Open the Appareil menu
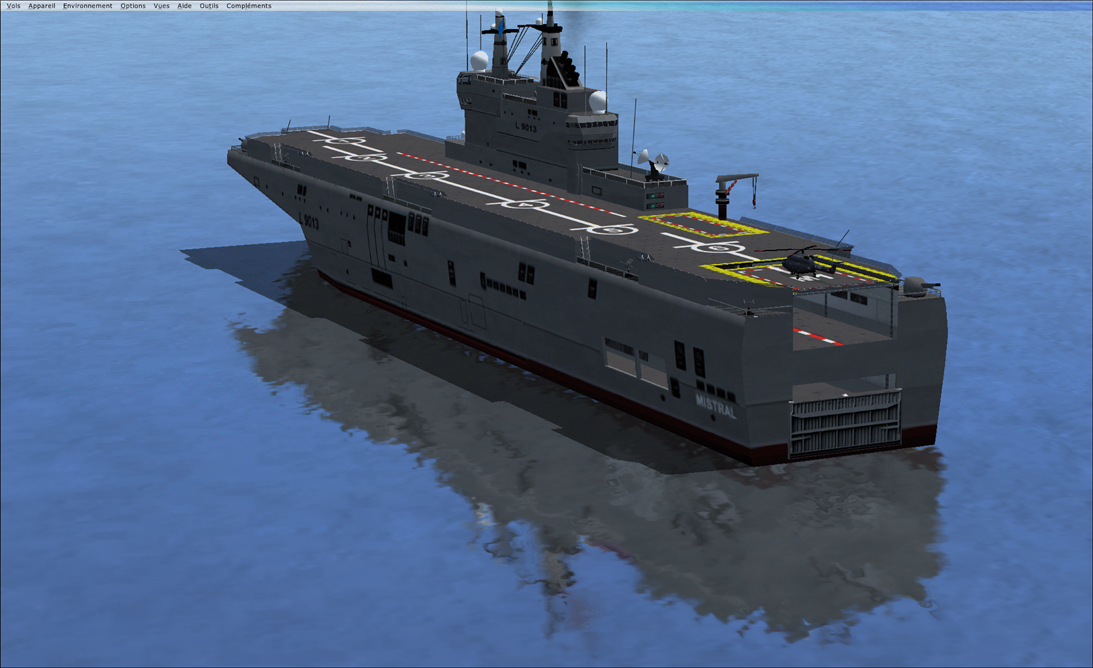The height and width of the screenshot is (668, 1093). (42, 6)
